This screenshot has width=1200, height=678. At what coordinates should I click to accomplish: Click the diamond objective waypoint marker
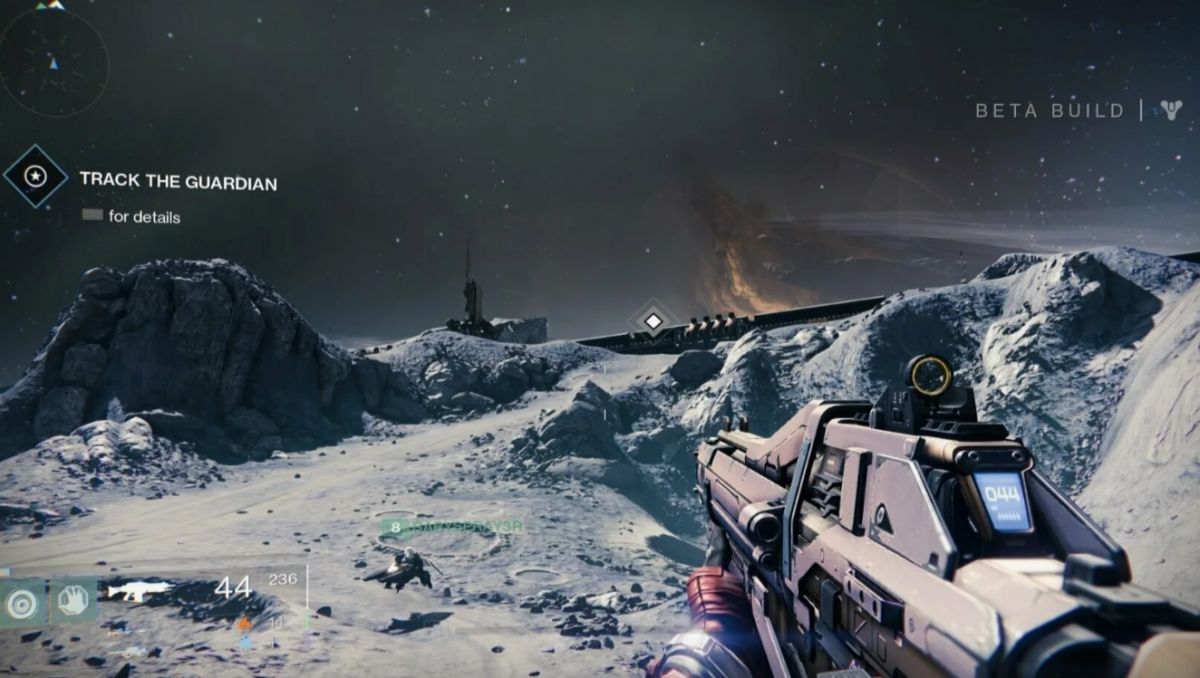click(652, 321)
